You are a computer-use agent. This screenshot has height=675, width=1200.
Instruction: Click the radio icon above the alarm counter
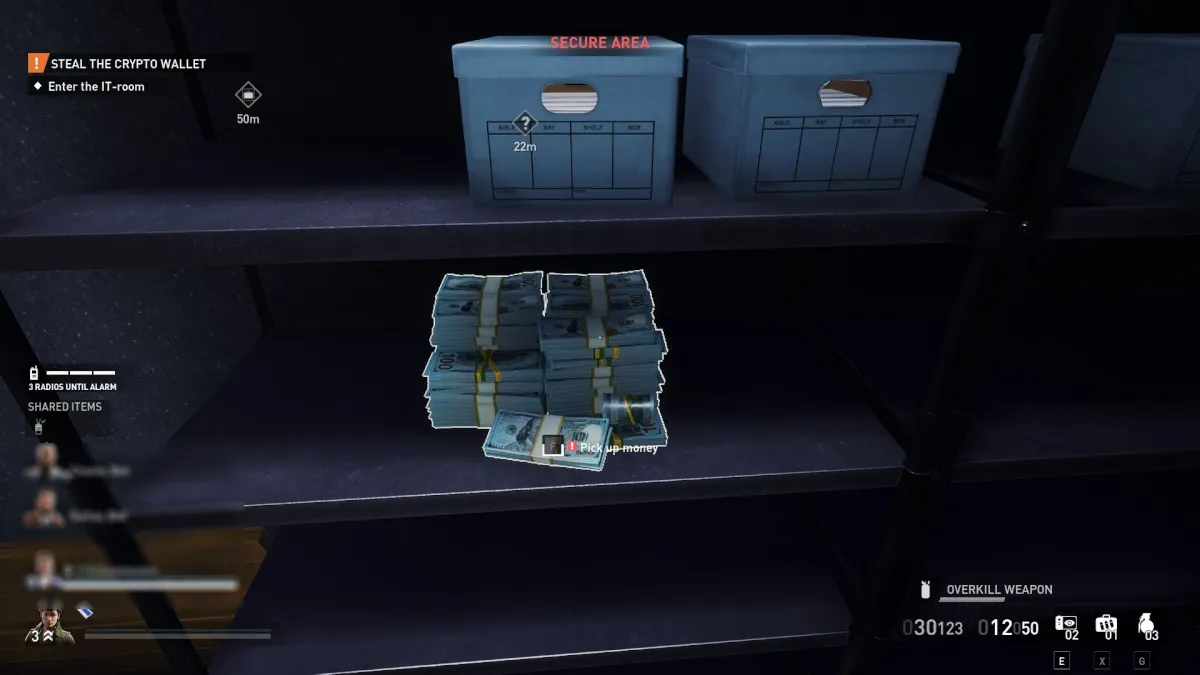35,373
